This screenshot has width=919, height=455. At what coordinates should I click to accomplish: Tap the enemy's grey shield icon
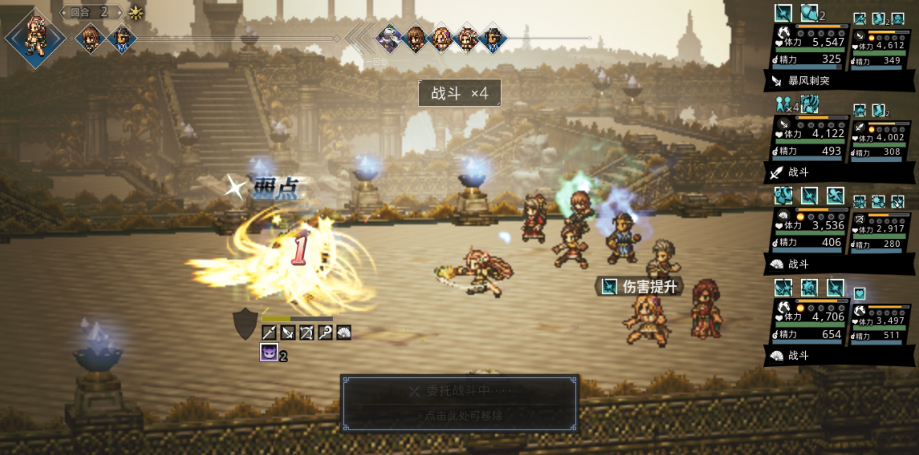pos(245,324)
